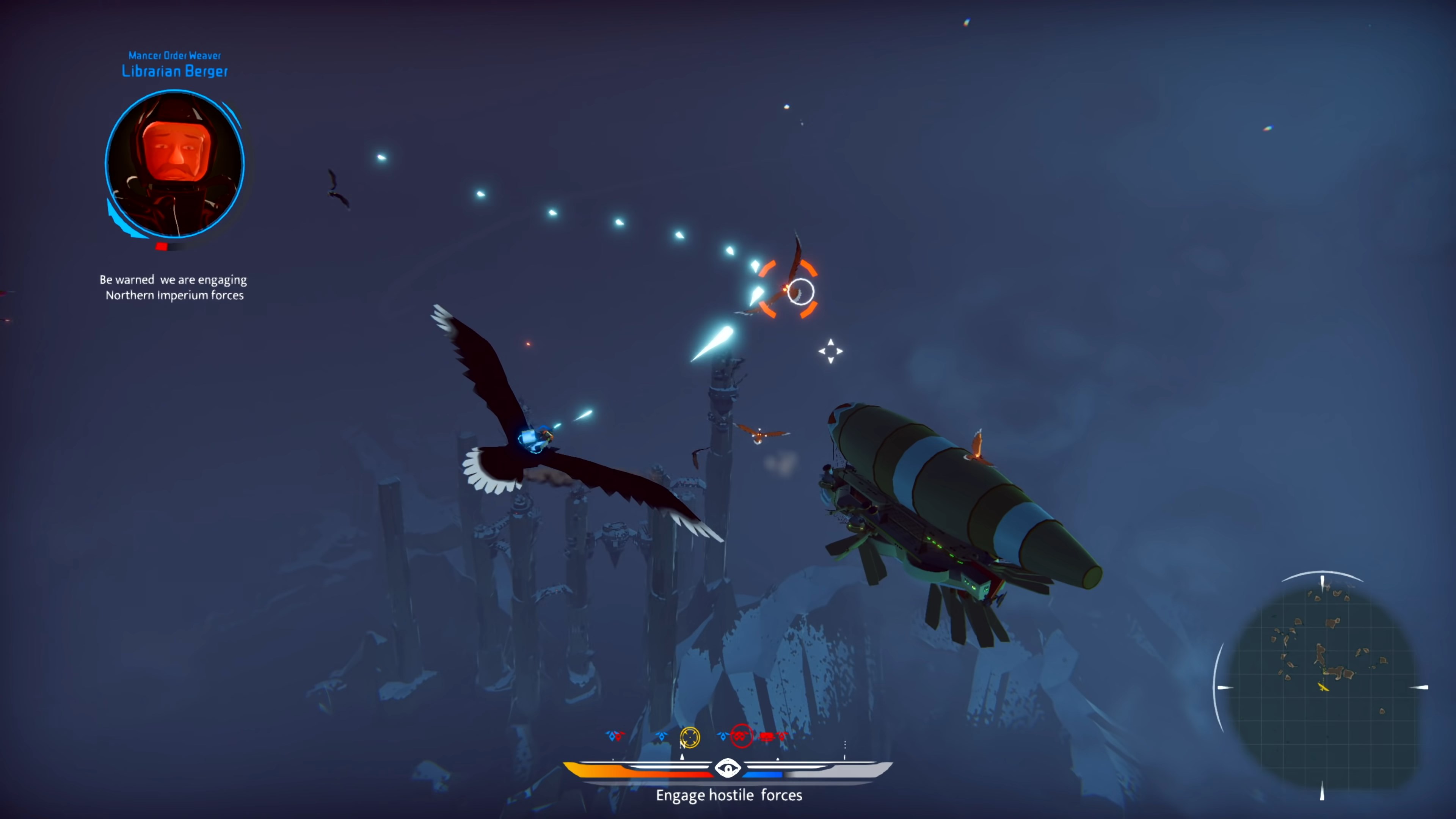The image size is (1456, 819).
Task: Toggle the diamond-shaped aim assist marker
Action: pyautogui.click(x=830, y=351)
